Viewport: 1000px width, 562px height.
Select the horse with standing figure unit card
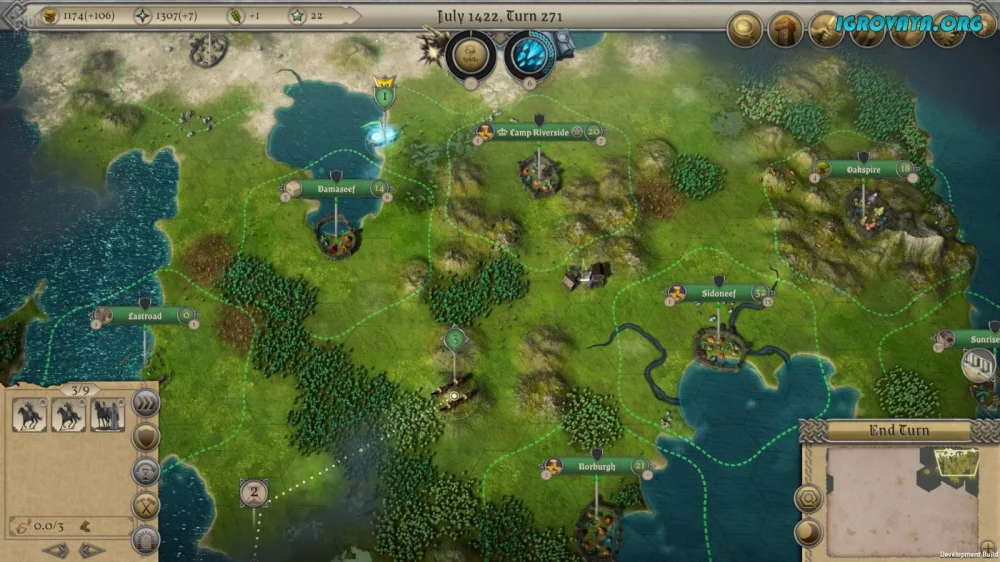(x=107, y=414)
